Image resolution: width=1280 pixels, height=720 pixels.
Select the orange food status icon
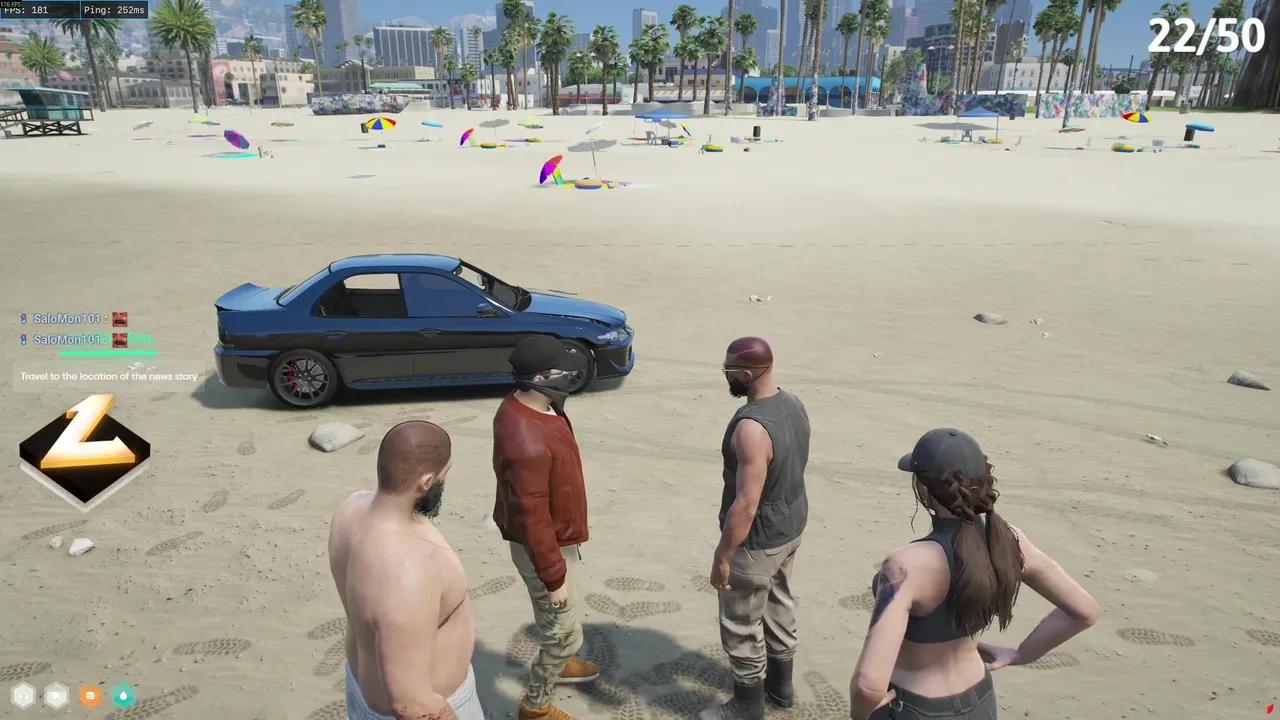88,696
